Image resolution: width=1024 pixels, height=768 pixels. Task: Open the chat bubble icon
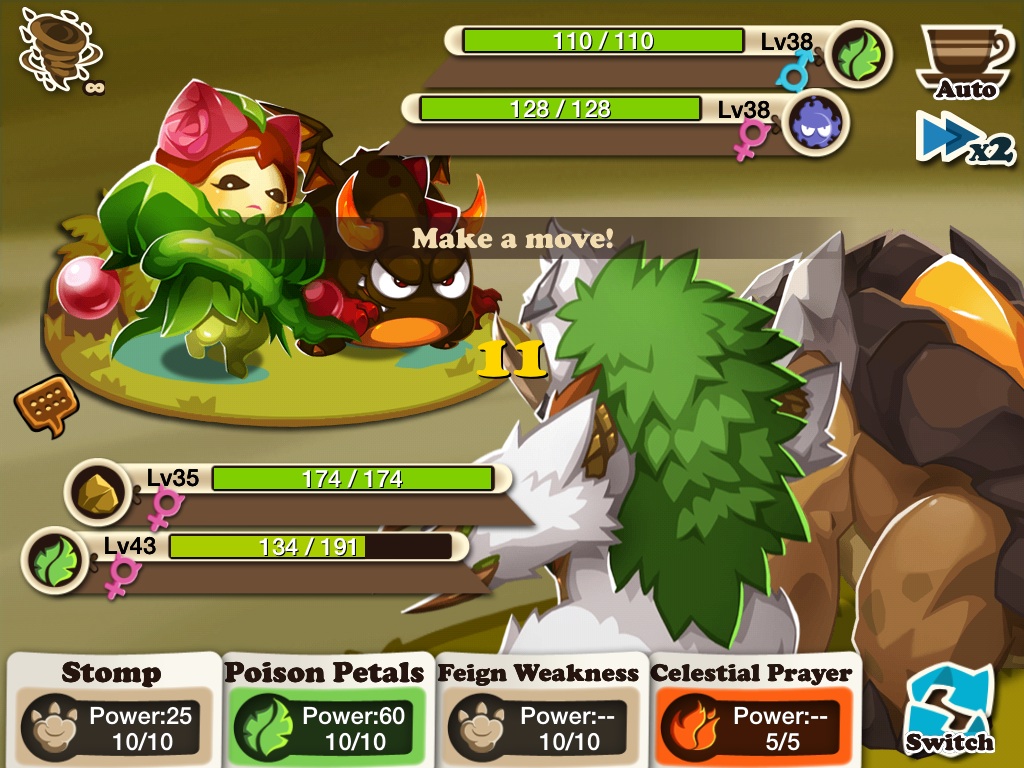click(x=46, y=405)
